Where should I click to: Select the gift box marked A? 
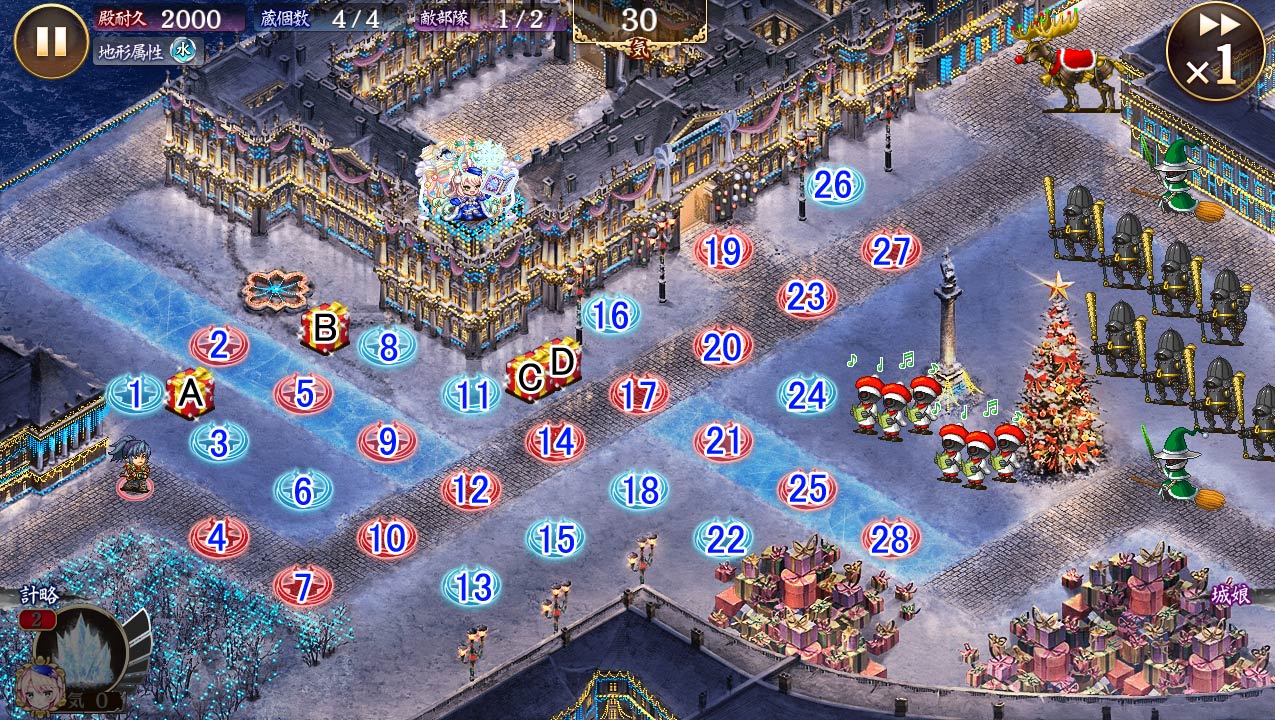click(190, 393)
